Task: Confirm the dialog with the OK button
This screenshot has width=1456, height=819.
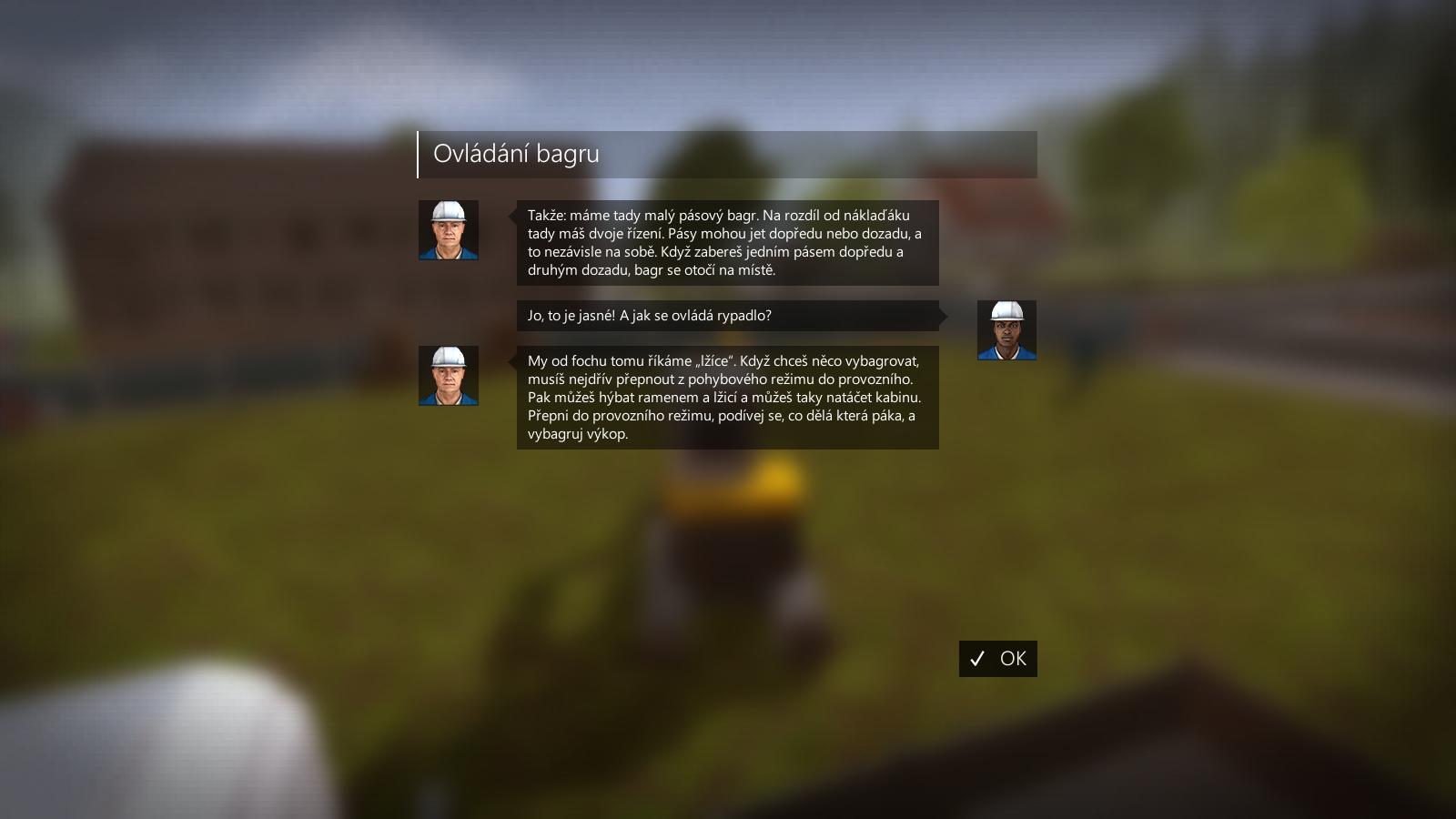Action: [998, 659]
